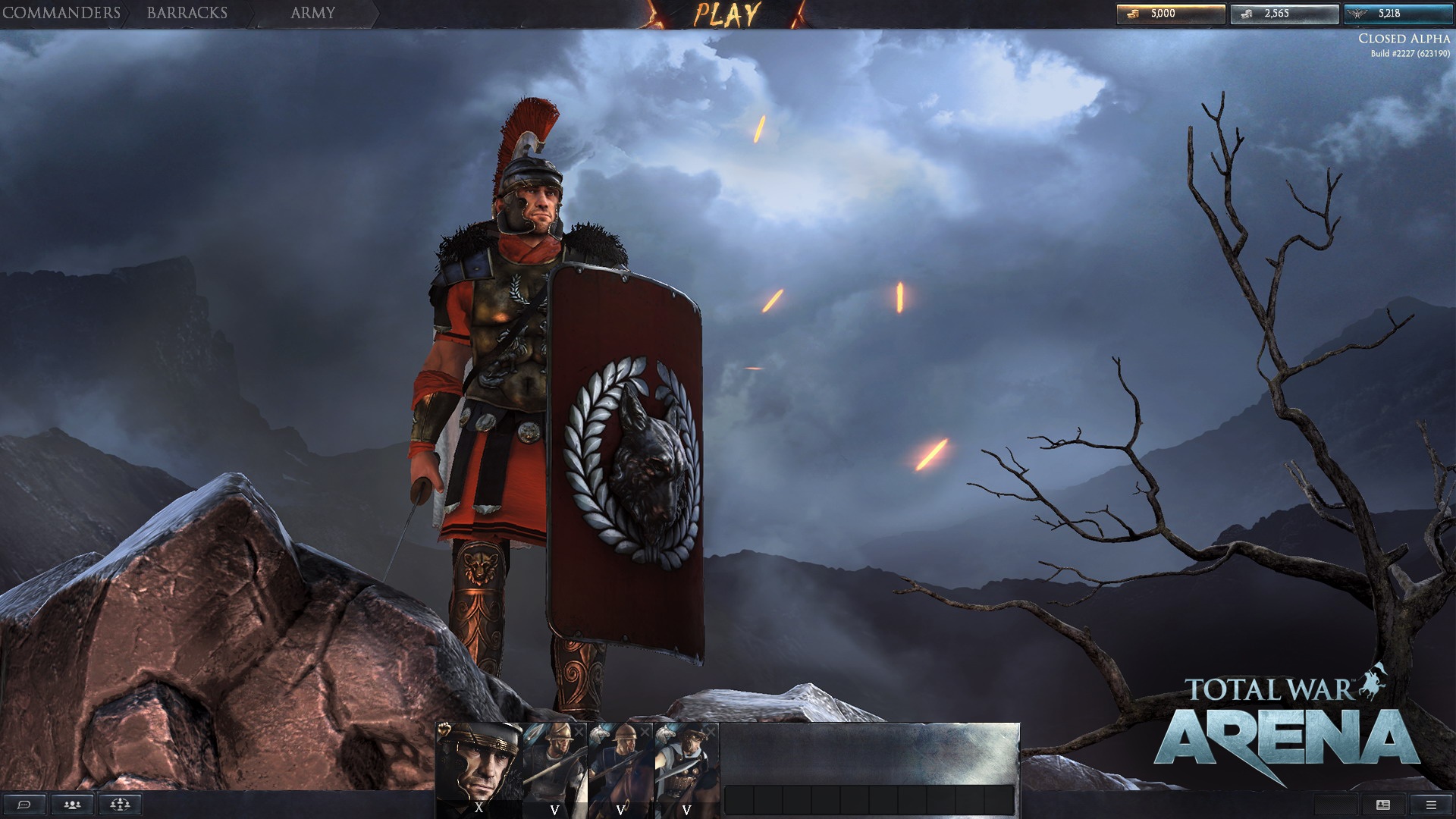1456x819 pixels.
Task: Open the ARMY screen
Action: [311, 12]
